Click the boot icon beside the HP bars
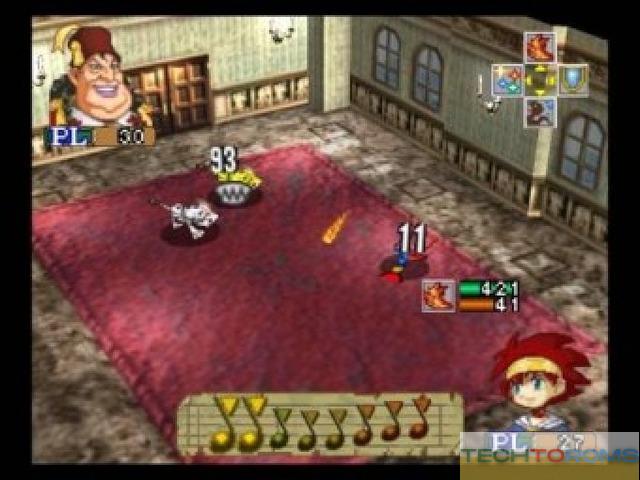This screenshot has height=480, width=640. (x=438, y=295)
